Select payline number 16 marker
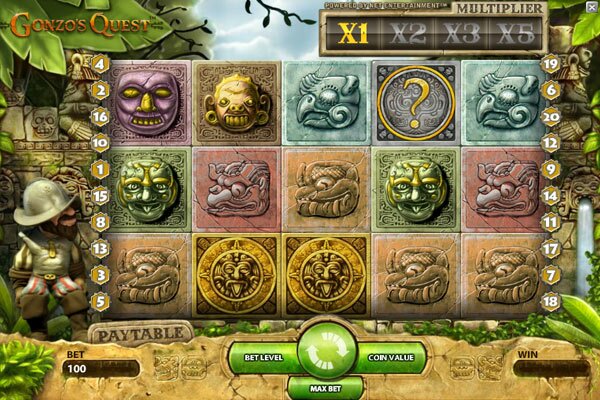 [101, 116]
